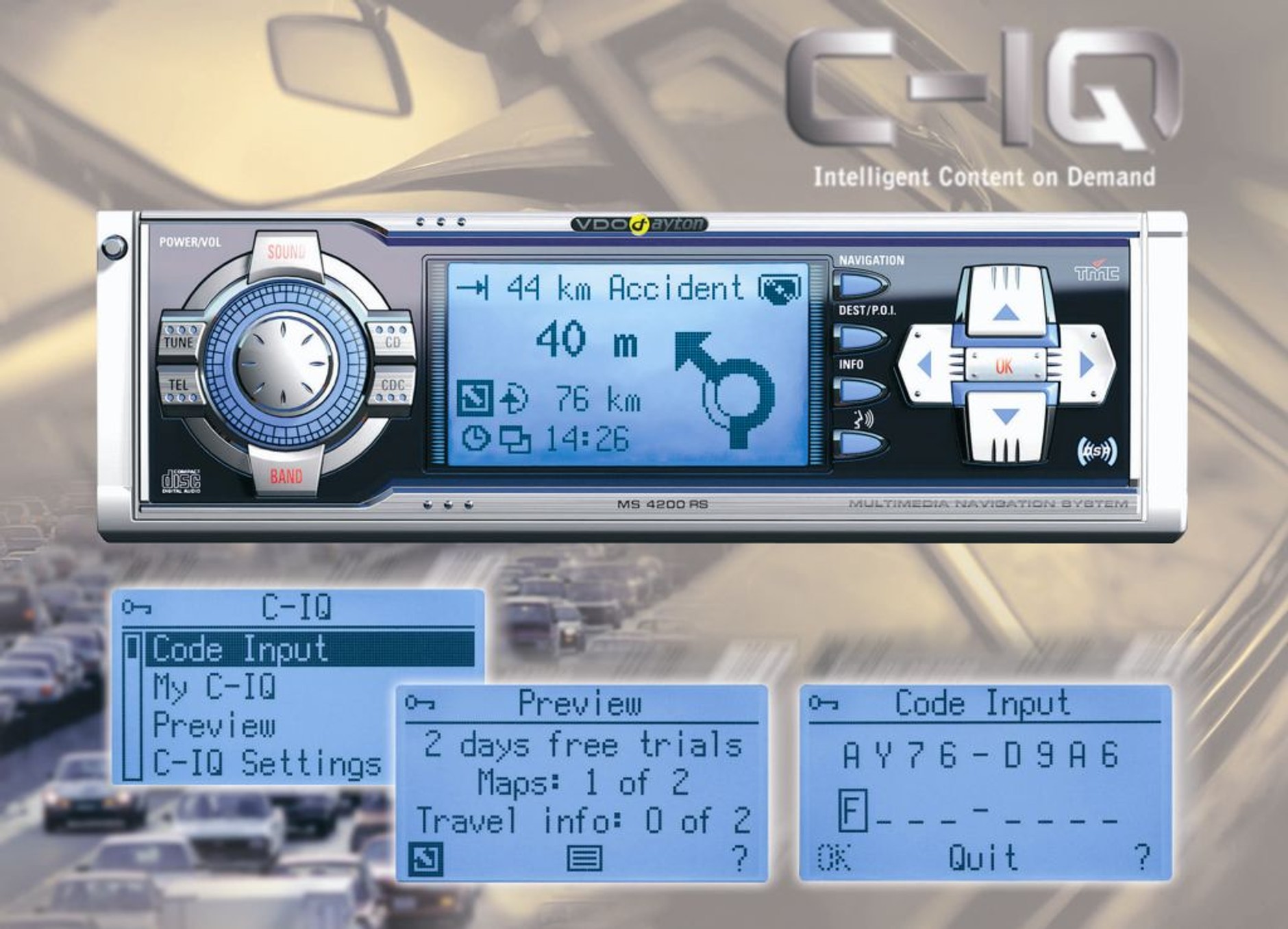Open My C-IQ from the menu
Image resolution: width=1288 pixels, height=929 pixels.
(x=214, y=686)
